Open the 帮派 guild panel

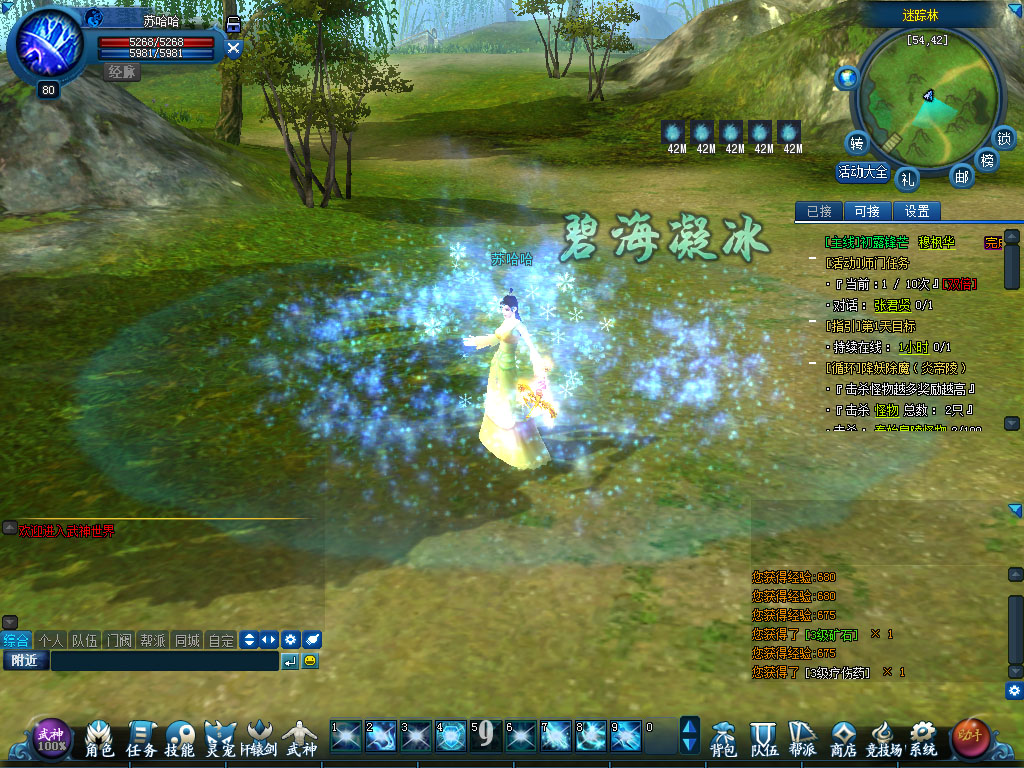[x=802, y=739]
